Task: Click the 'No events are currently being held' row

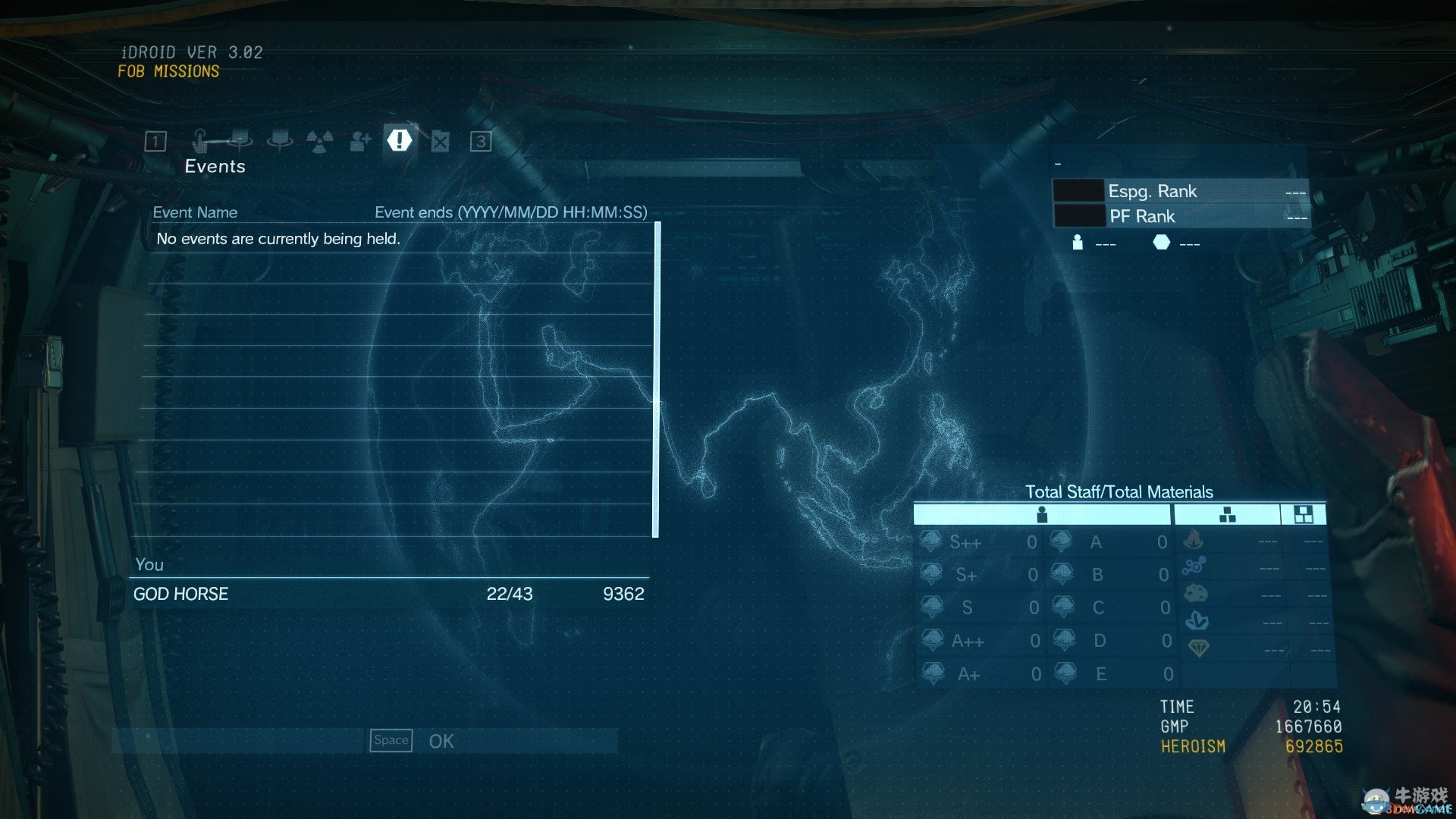Action: 402,239
